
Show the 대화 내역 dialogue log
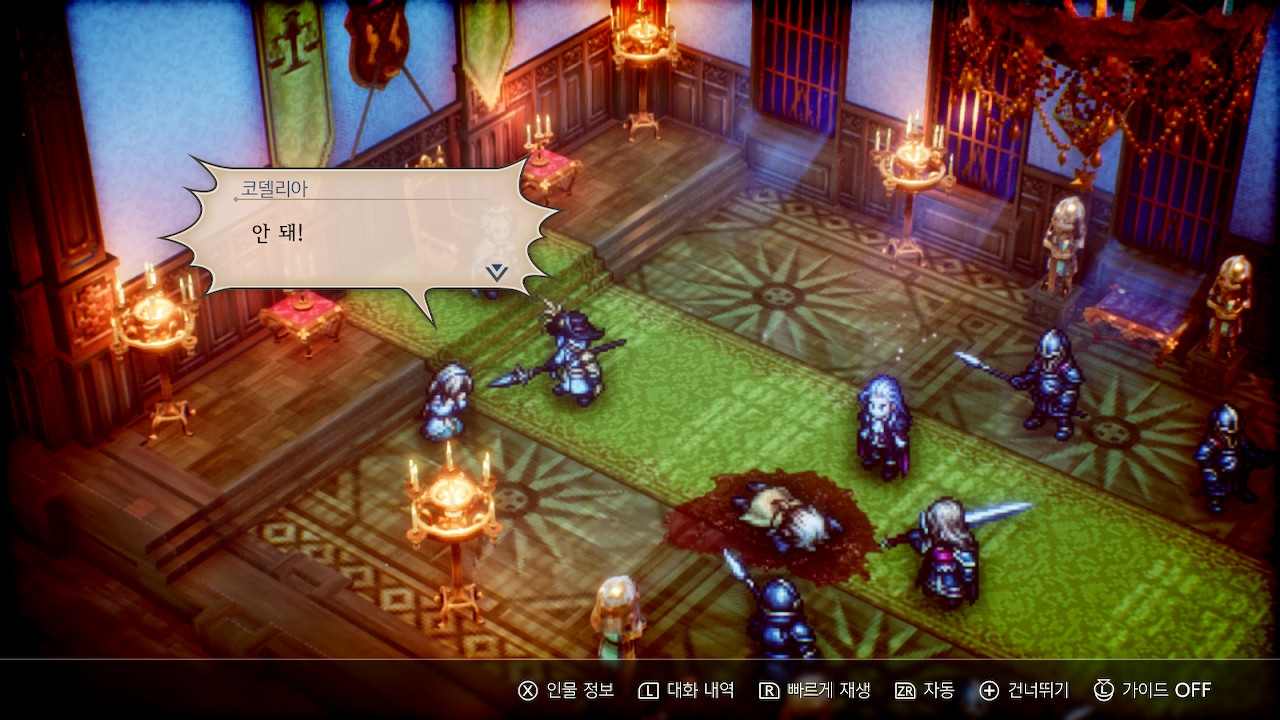tap(686, 690)
